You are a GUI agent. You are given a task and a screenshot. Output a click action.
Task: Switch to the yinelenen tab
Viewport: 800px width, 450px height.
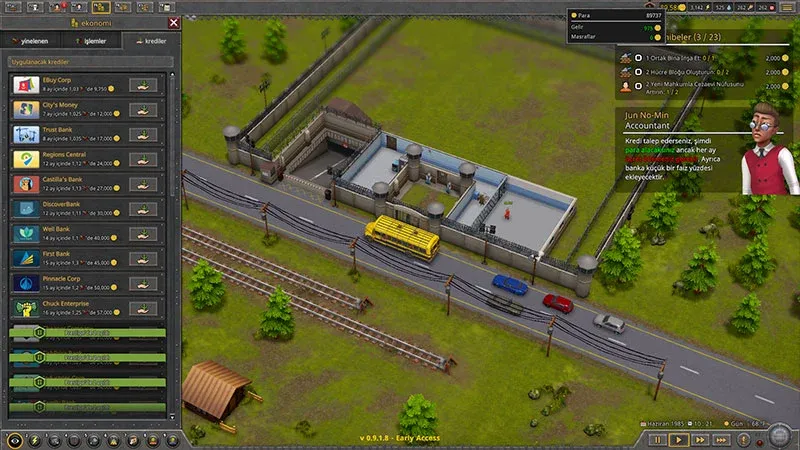pyautogui.click(x=35, y=42)
